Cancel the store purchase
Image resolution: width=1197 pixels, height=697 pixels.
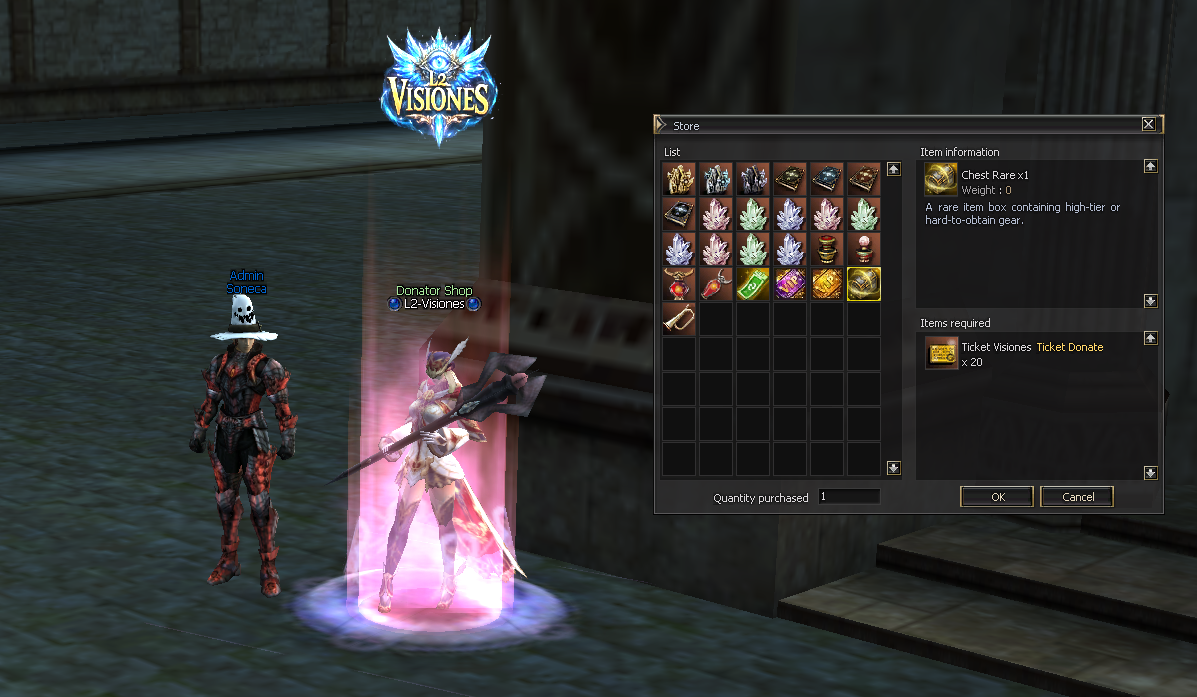(1077, 497)
